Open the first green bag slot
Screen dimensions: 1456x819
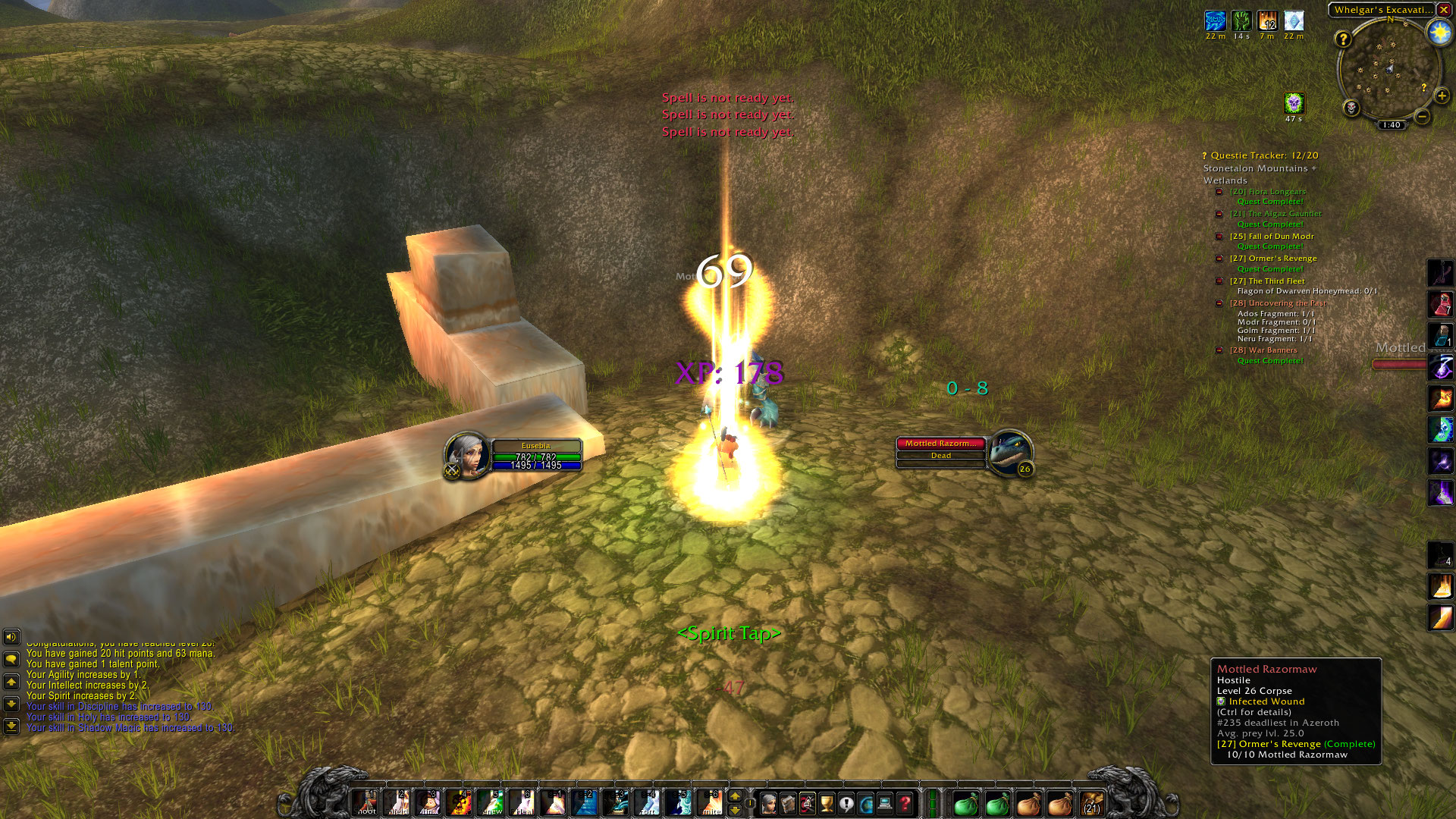pyautogui.click(x=965, y=804)
